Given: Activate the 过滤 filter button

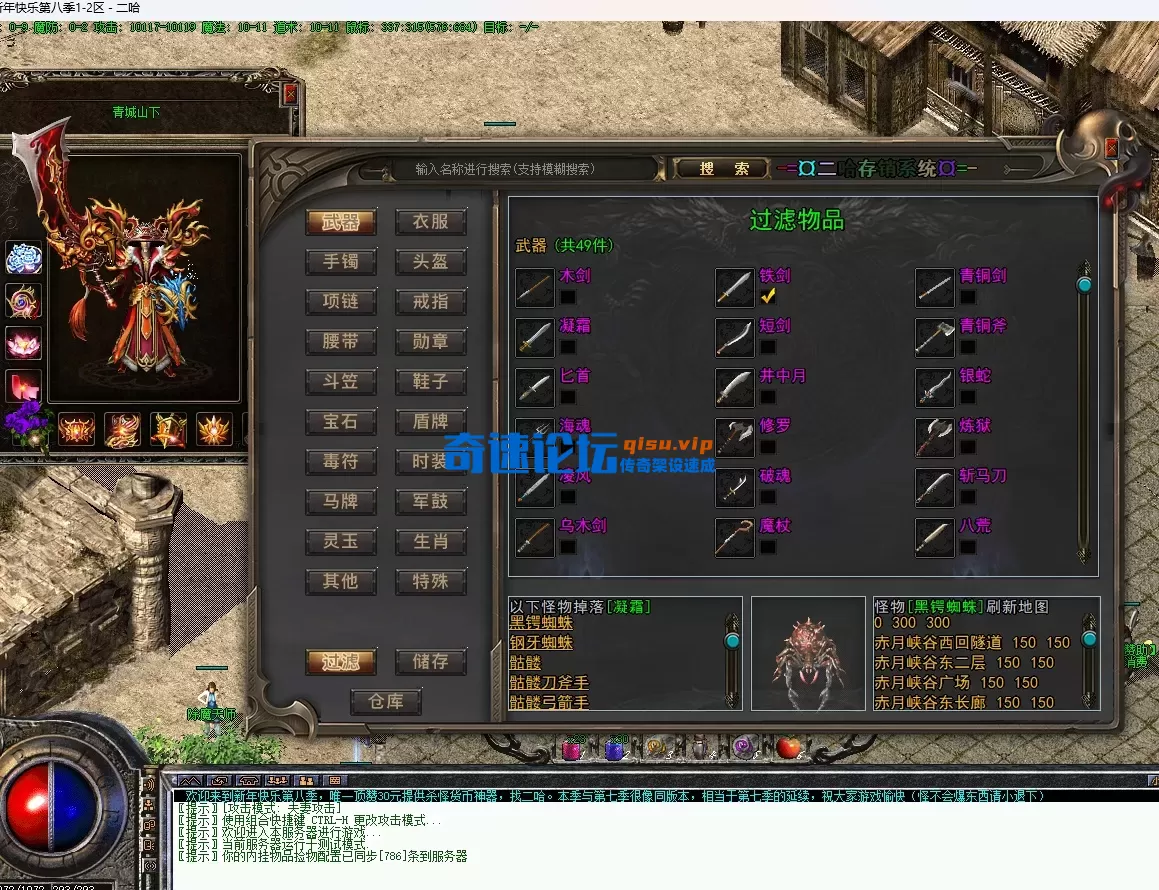Looking at the screenshot, I should [341, 662].
